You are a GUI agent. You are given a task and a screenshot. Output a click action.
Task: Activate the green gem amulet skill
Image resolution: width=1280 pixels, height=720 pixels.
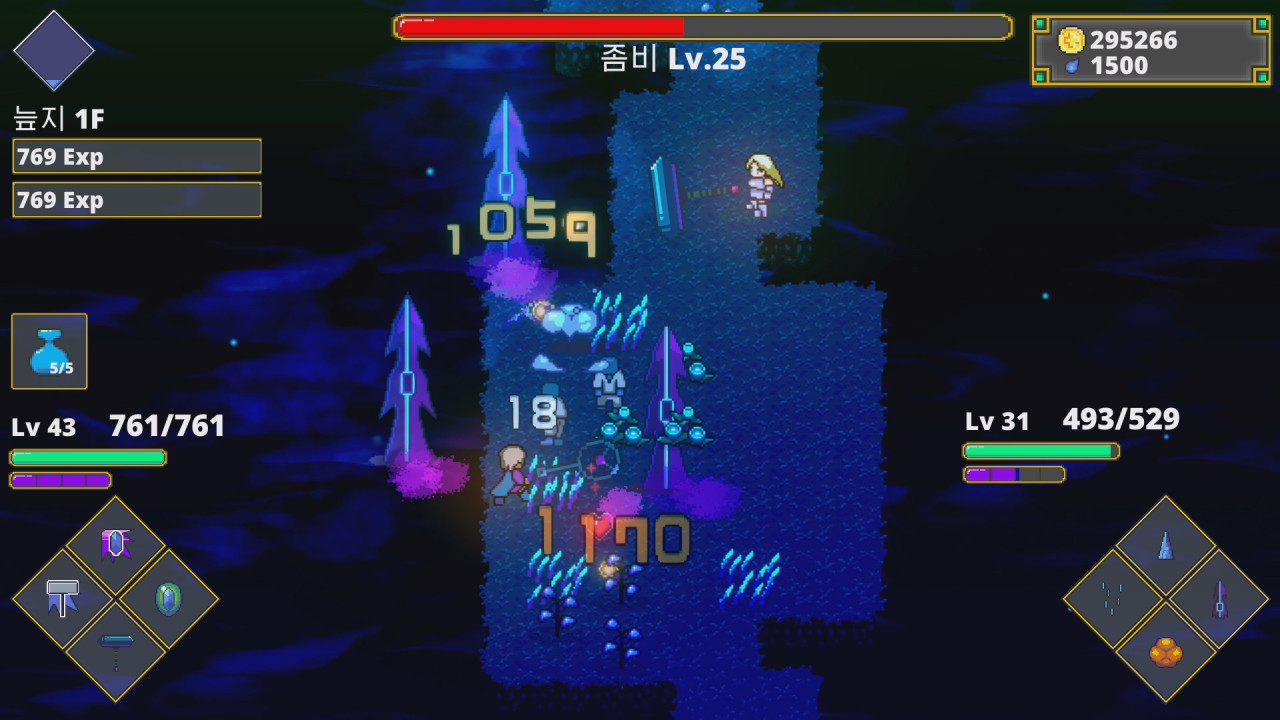(168, 598)
